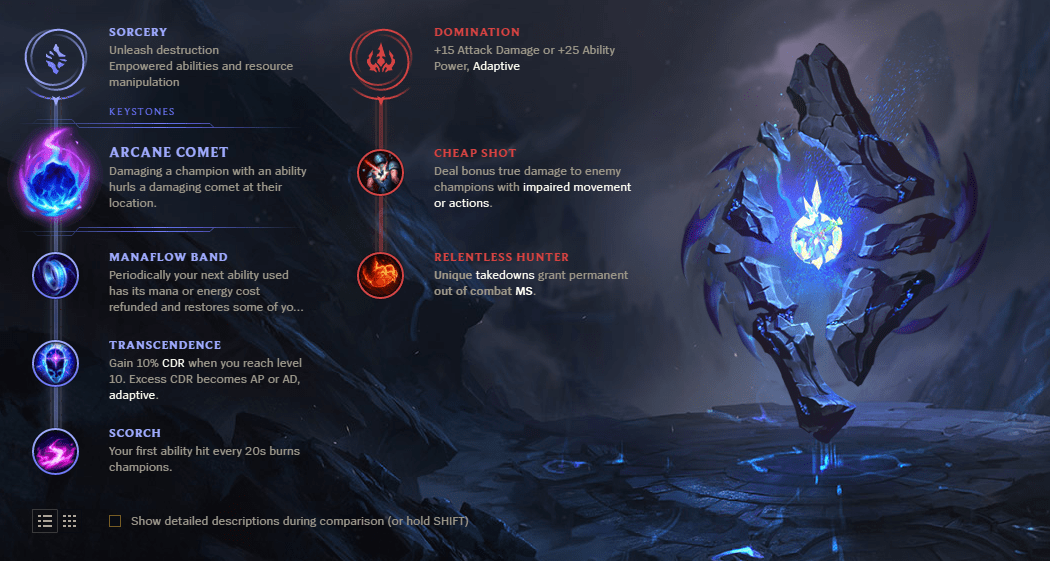Select the Transcendence rune icon
The image size is (1050, 561).
pos(55,361)
